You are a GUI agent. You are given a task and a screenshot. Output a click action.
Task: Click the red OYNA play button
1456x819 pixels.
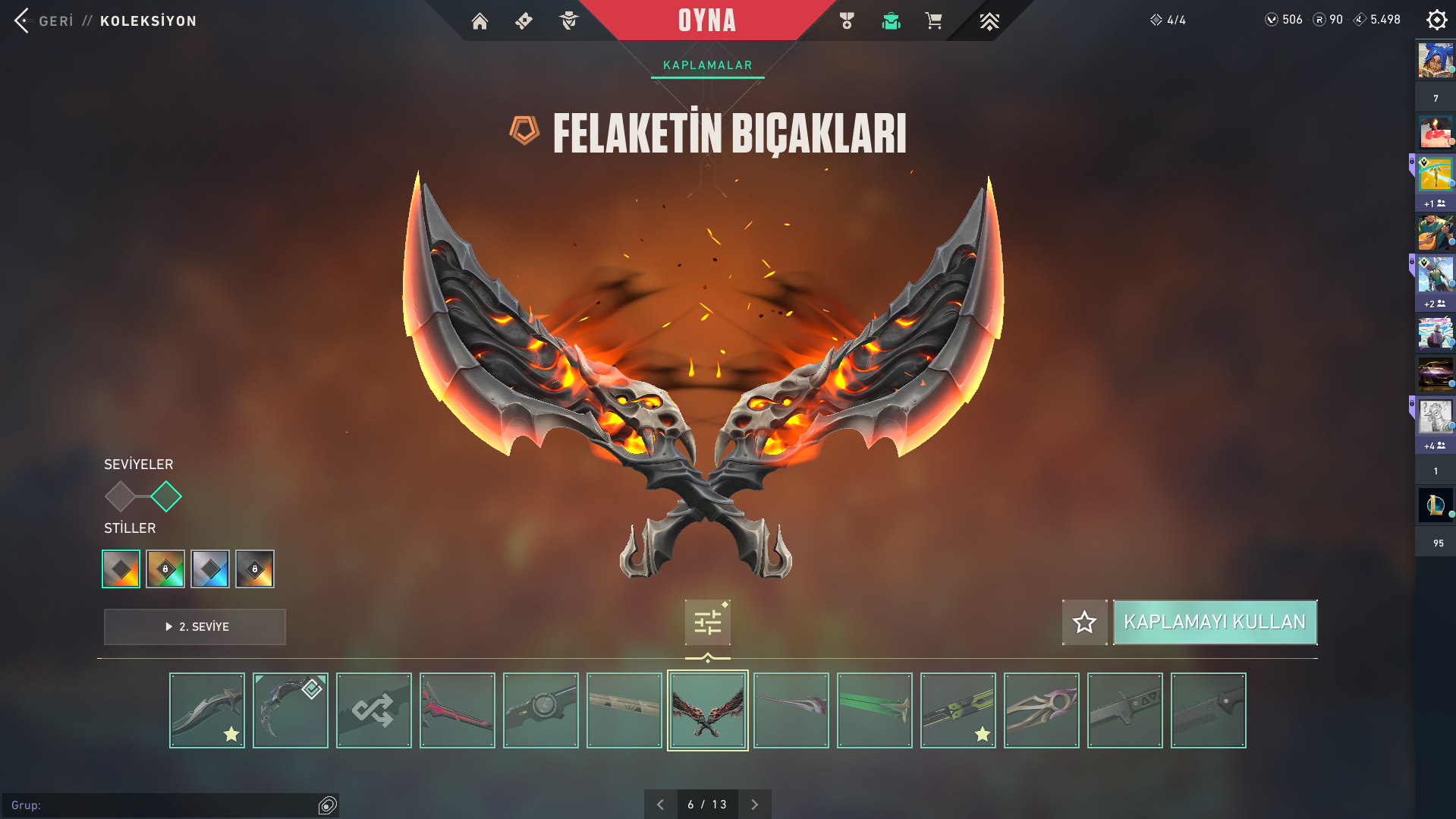(x=706, y=20)
